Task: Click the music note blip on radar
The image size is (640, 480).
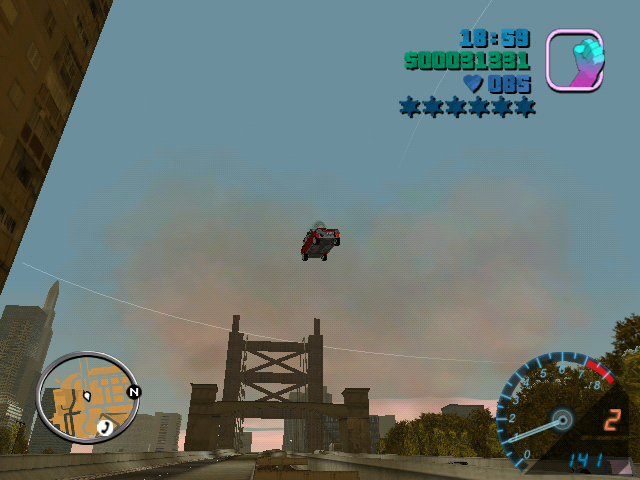Action: point(105,427)
